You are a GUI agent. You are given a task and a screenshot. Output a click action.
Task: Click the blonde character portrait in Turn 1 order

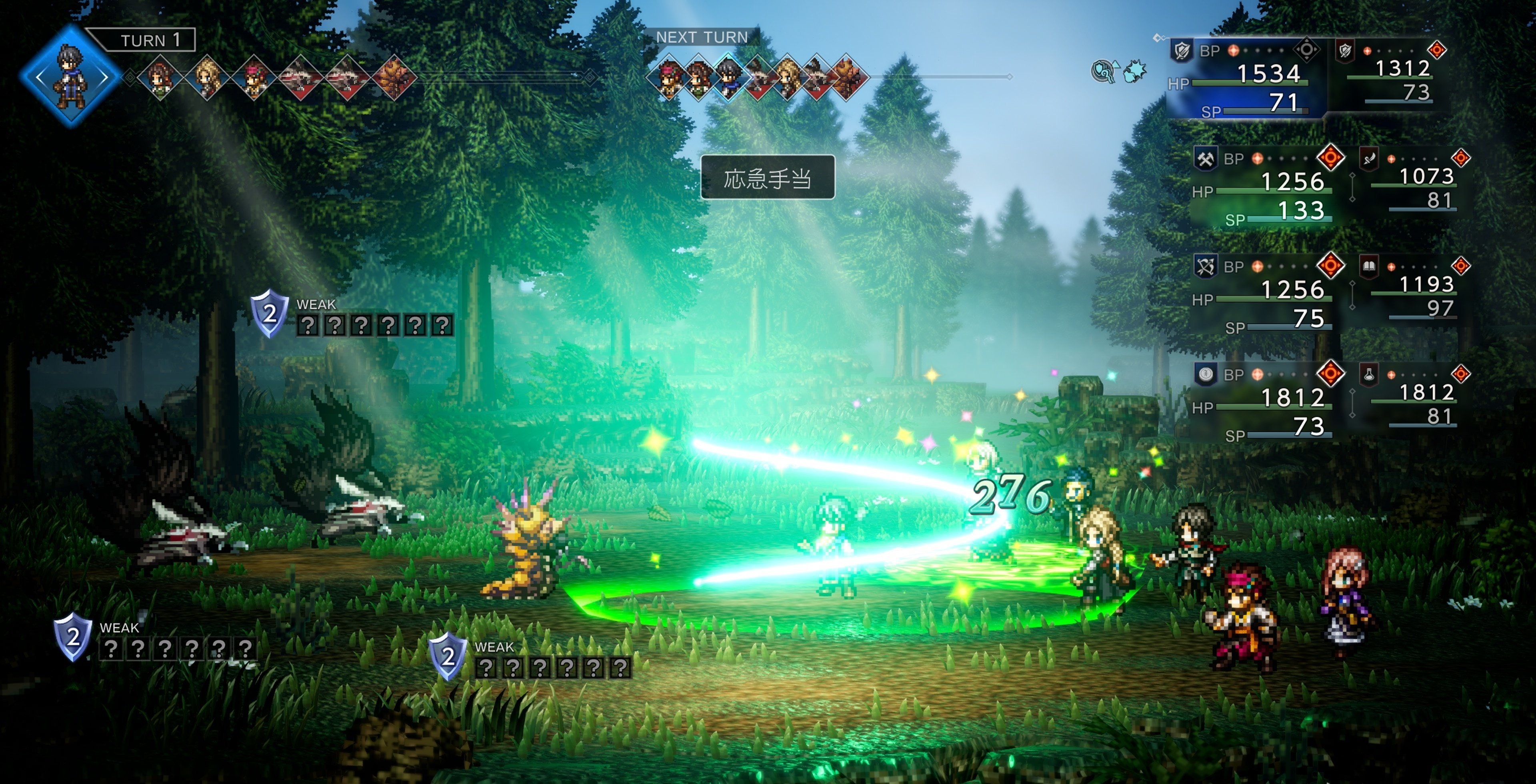pyautogui.click(x=207, y=78)
